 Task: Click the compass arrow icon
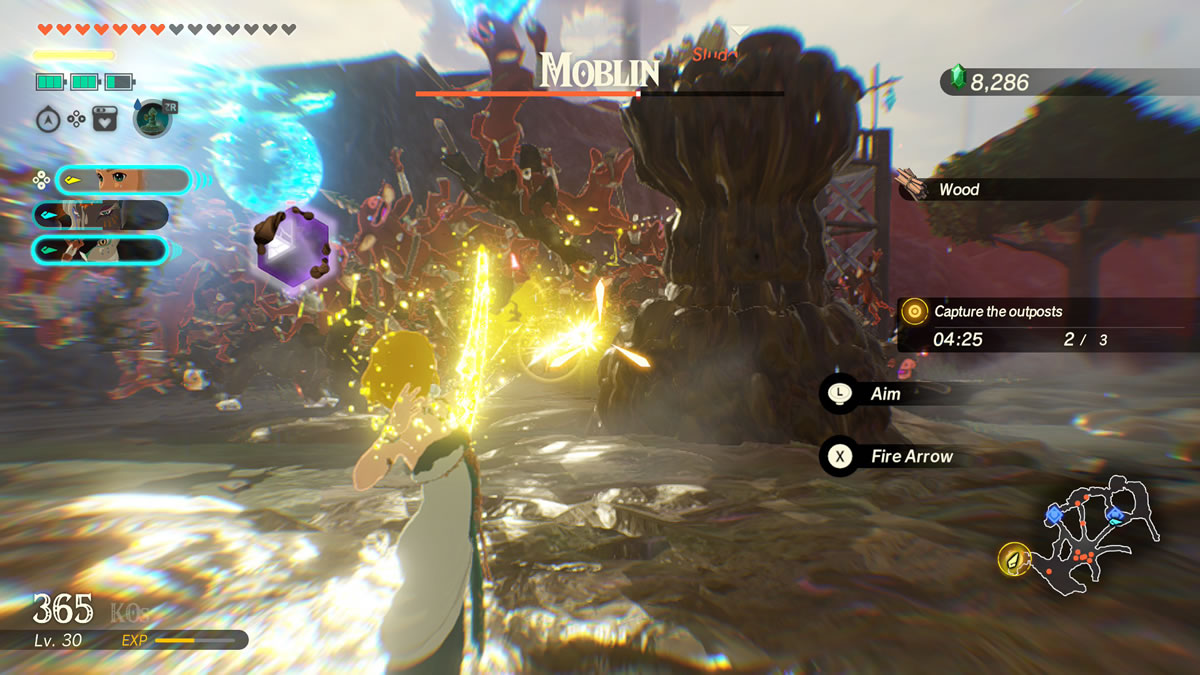click(x=46, y=119)
